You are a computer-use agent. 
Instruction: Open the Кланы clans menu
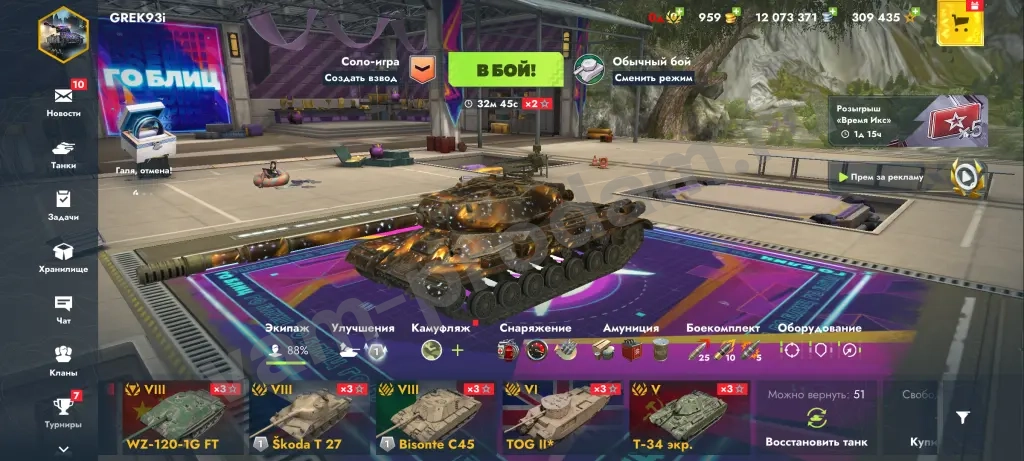pyautogui.click(x=63, y=360)
